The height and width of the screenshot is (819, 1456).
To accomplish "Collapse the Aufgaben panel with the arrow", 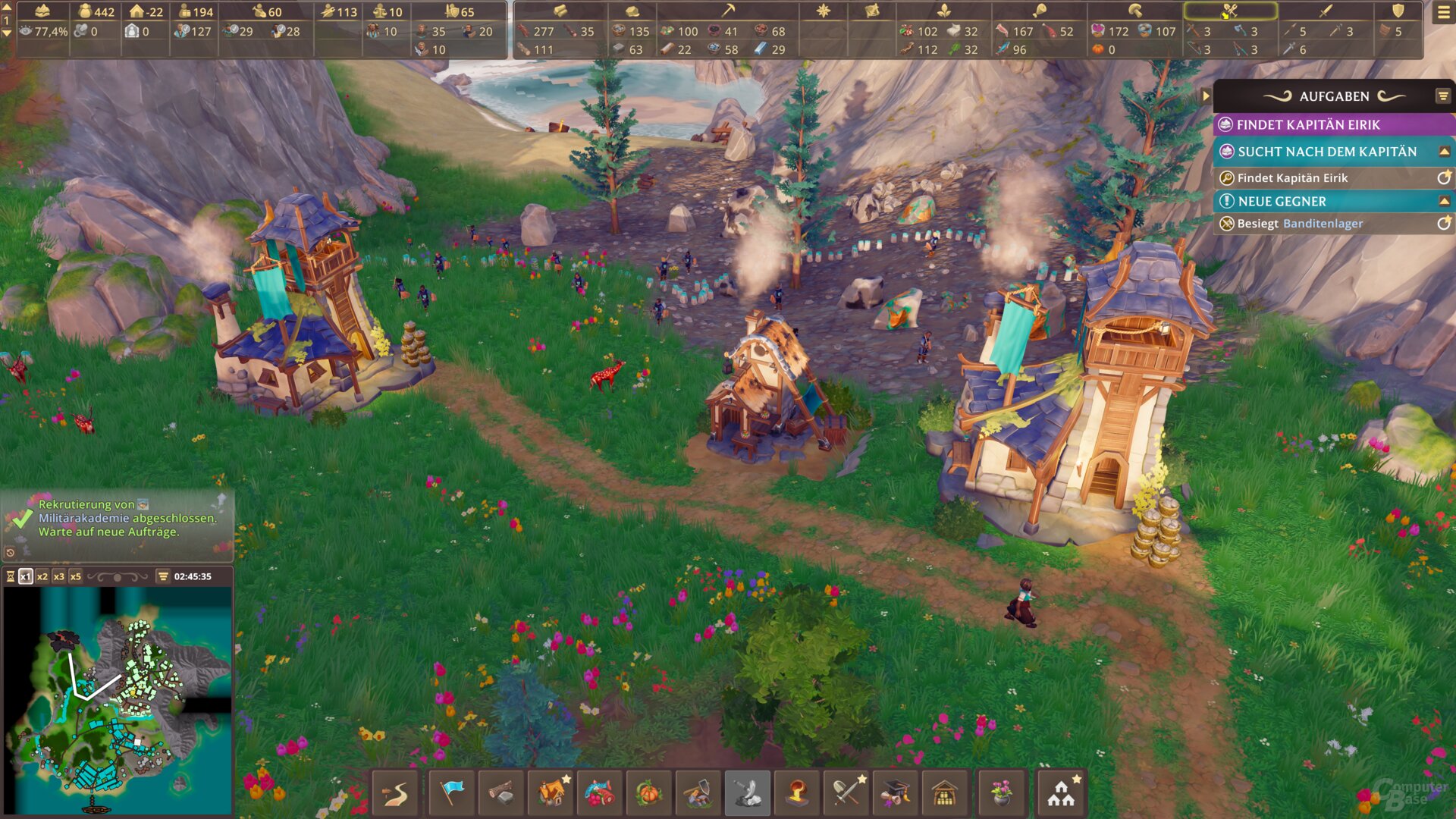I will 1206,96.
